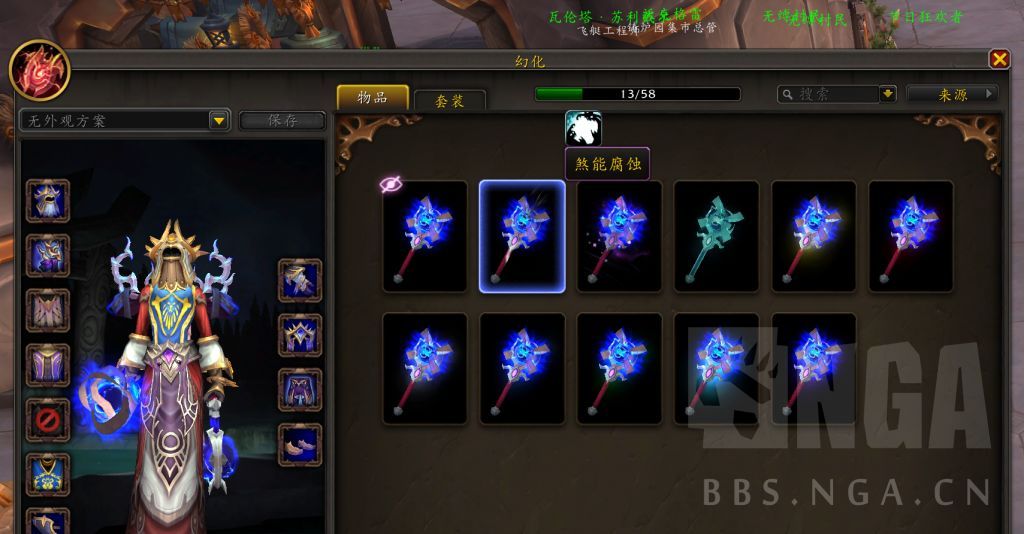Switch to the 物品 items tab

pos(373,97)
